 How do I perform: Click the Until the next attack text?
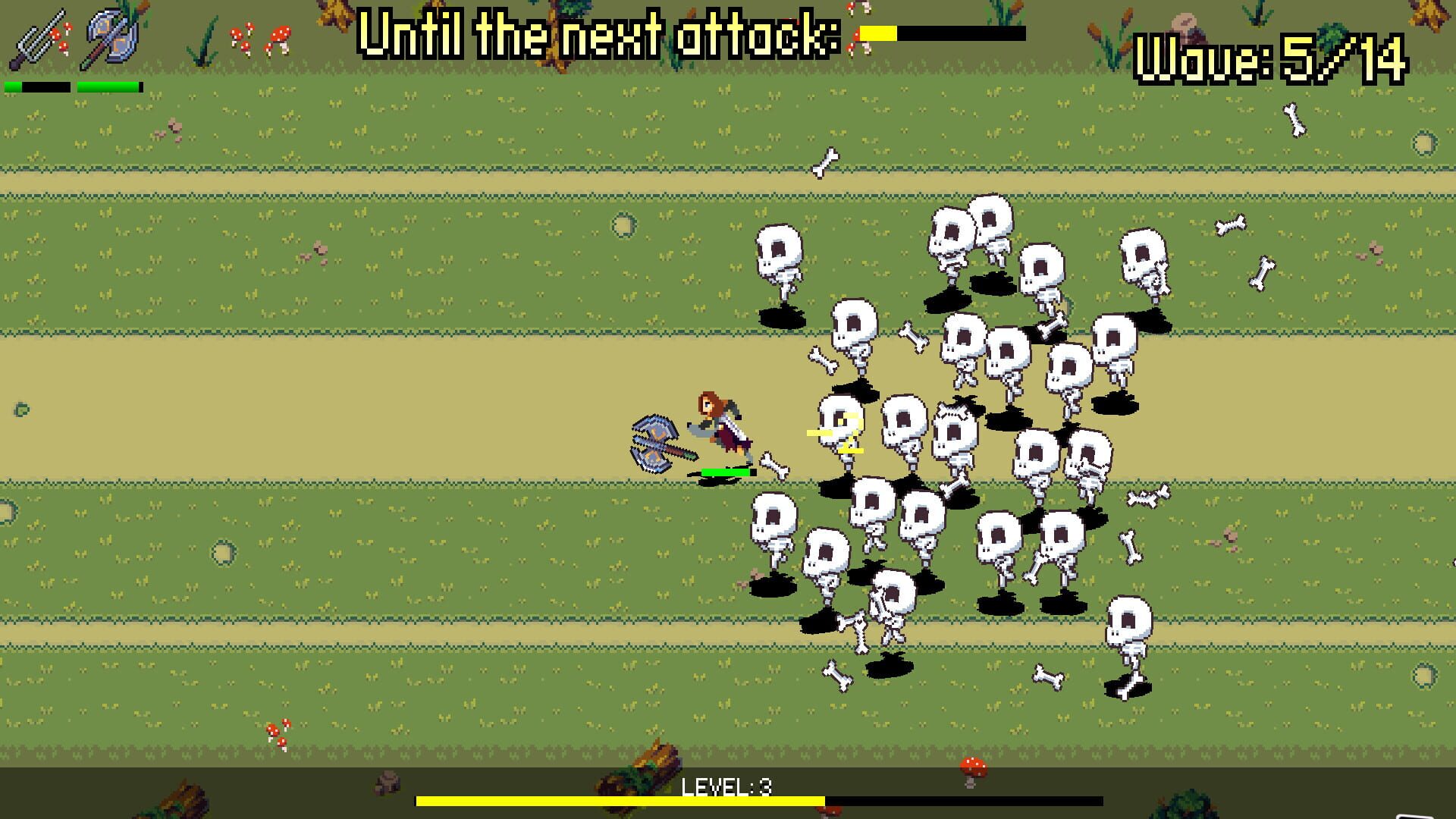(599, 34)
